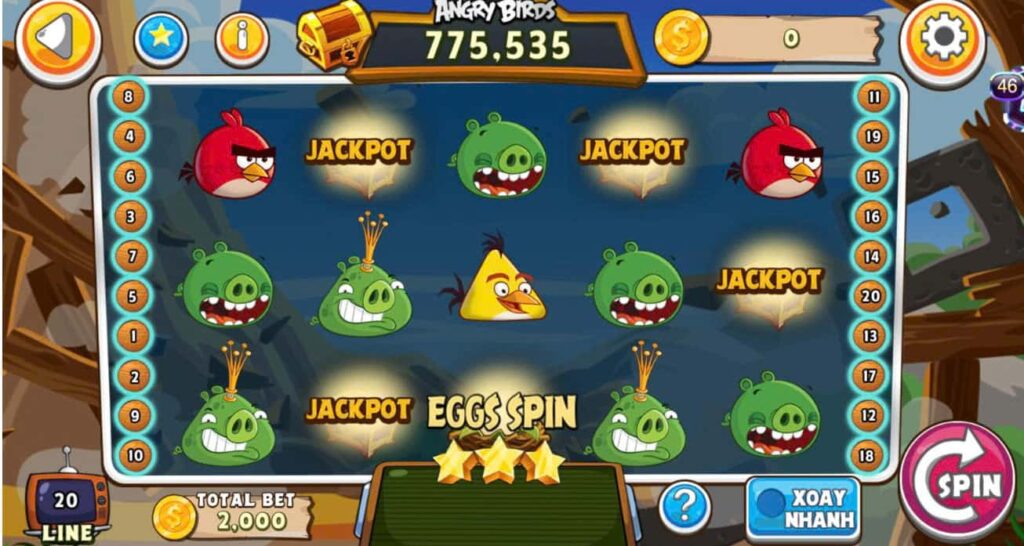The image size is (1024, 546).
Task: Show payline number 1
Action: click(x=130, y=335)
